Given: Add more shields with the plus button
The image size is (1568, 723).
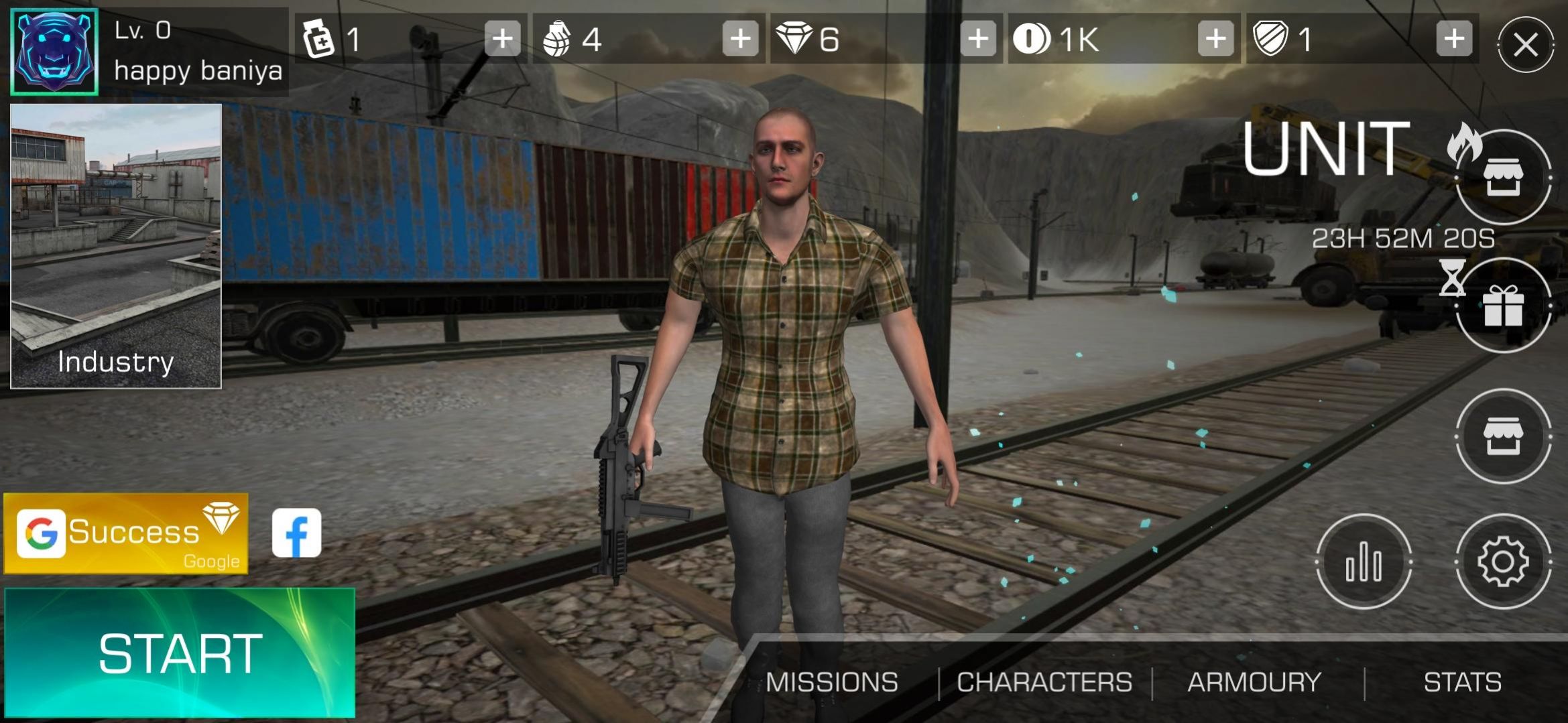Looking at the screenshot, I should click(1453, 39).
